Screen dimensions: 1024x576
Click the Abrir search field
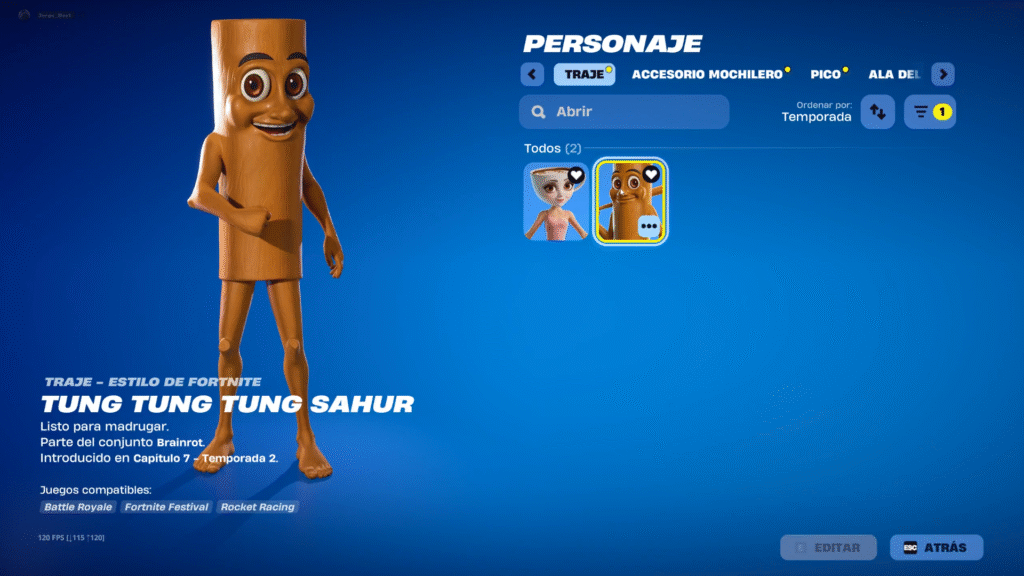(624, 112)
